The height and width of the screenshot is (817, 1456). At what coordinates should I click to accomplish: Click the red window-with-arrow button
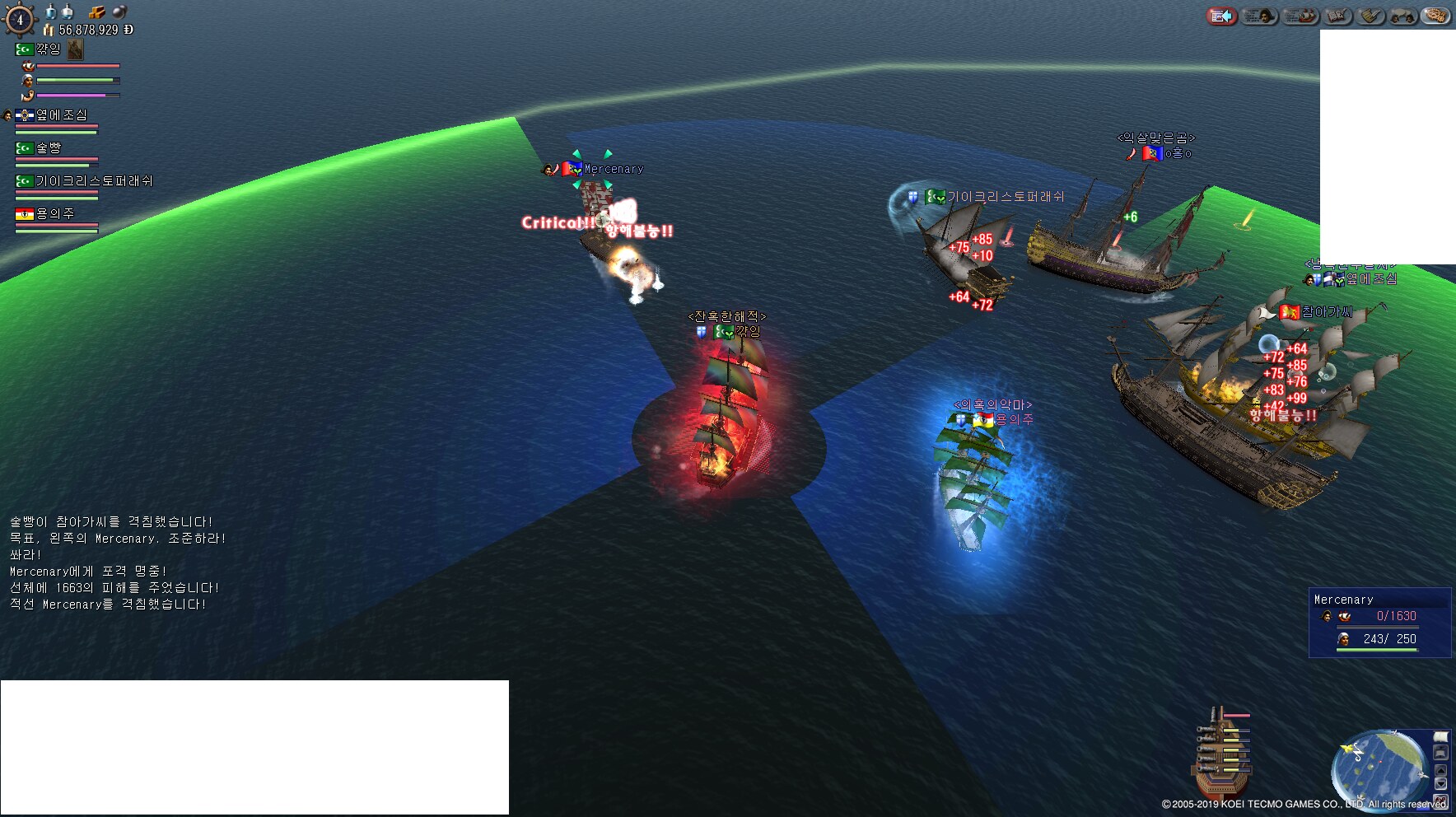tap(1222, 16)
